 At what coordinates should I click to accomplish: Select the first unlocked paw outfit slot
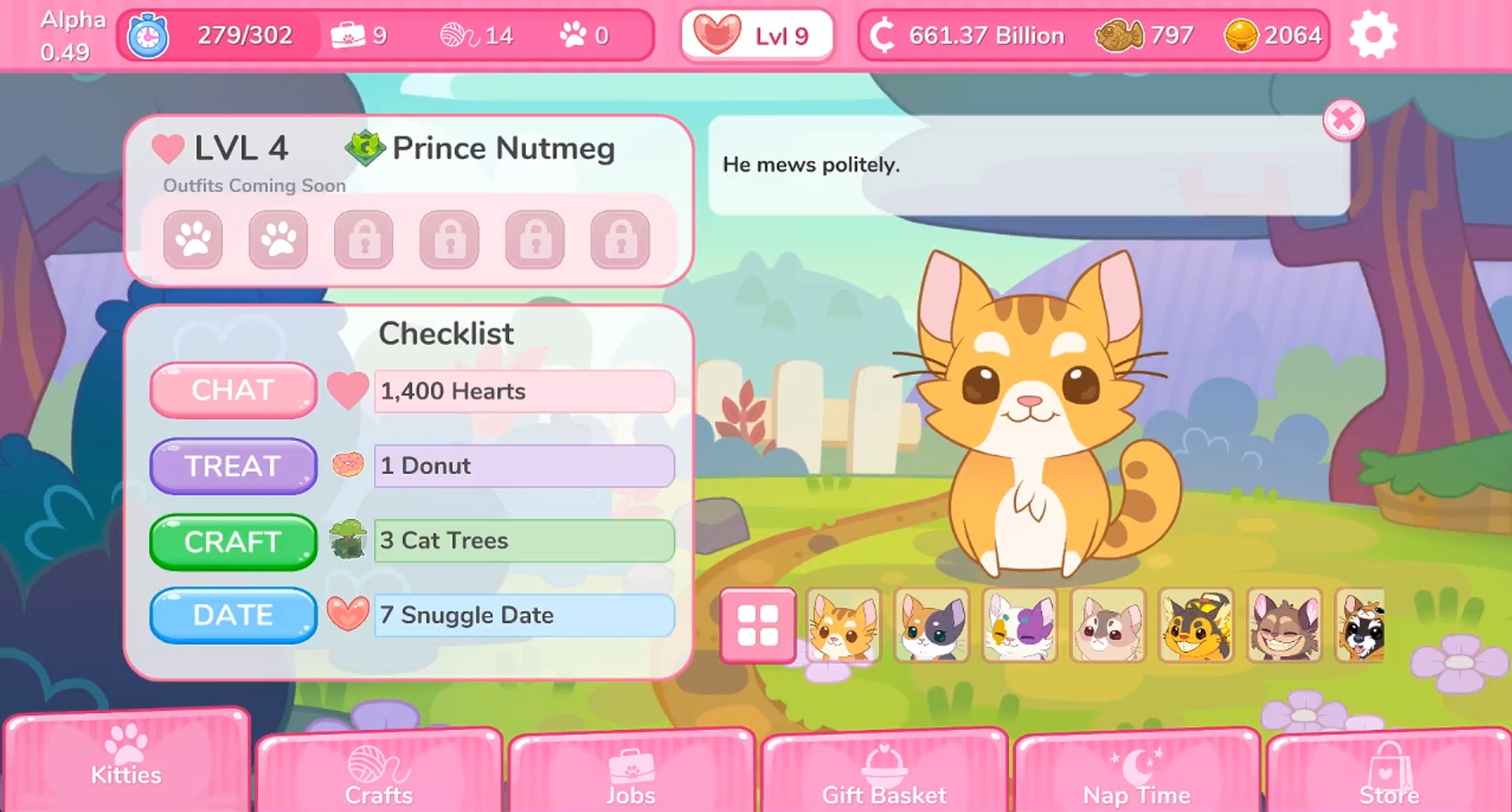point(194,239)
